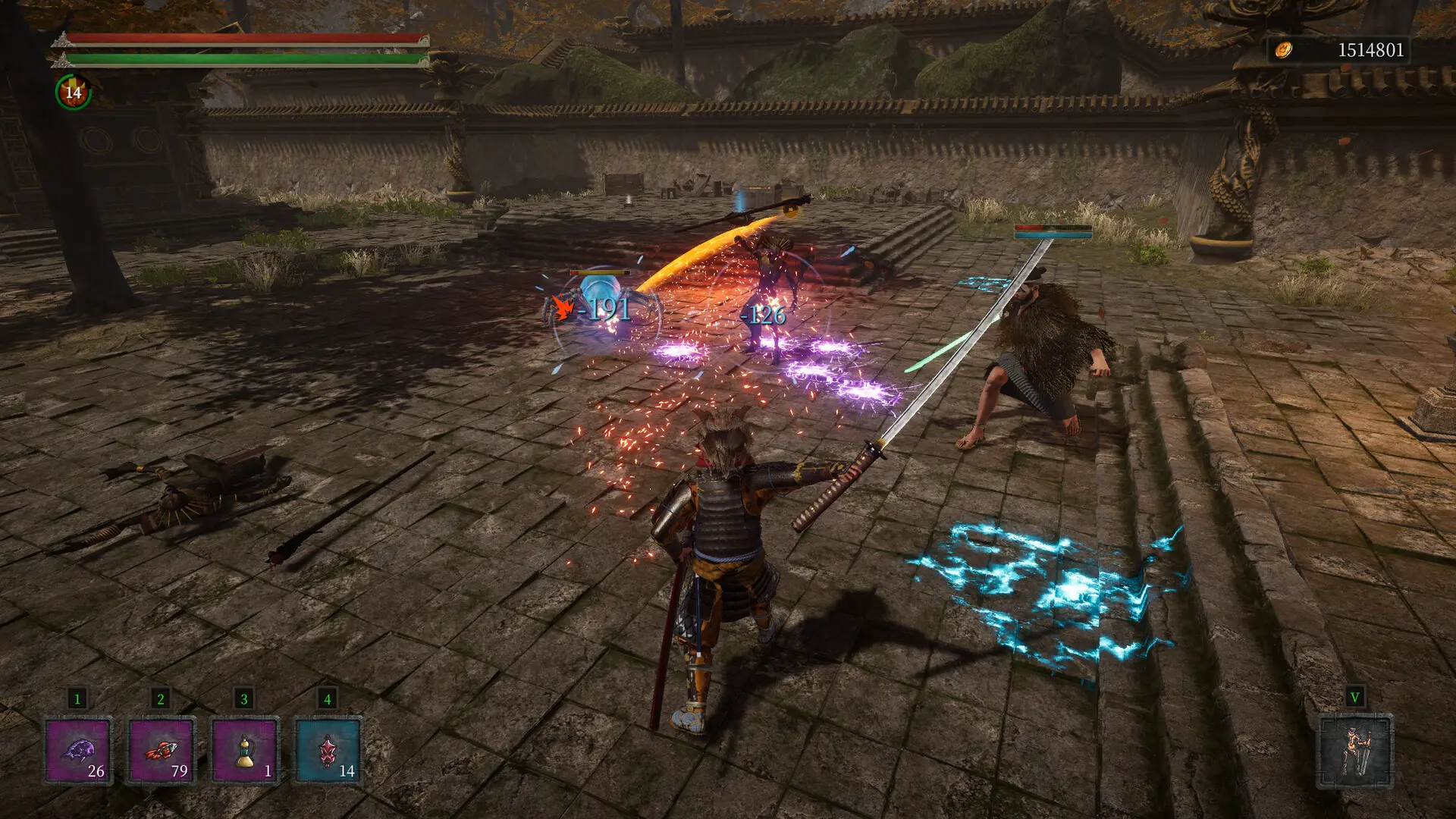This screenshot has height=819, width=1456.
Task: Use the yellow flask potion slot
Action: pos(245,751)
